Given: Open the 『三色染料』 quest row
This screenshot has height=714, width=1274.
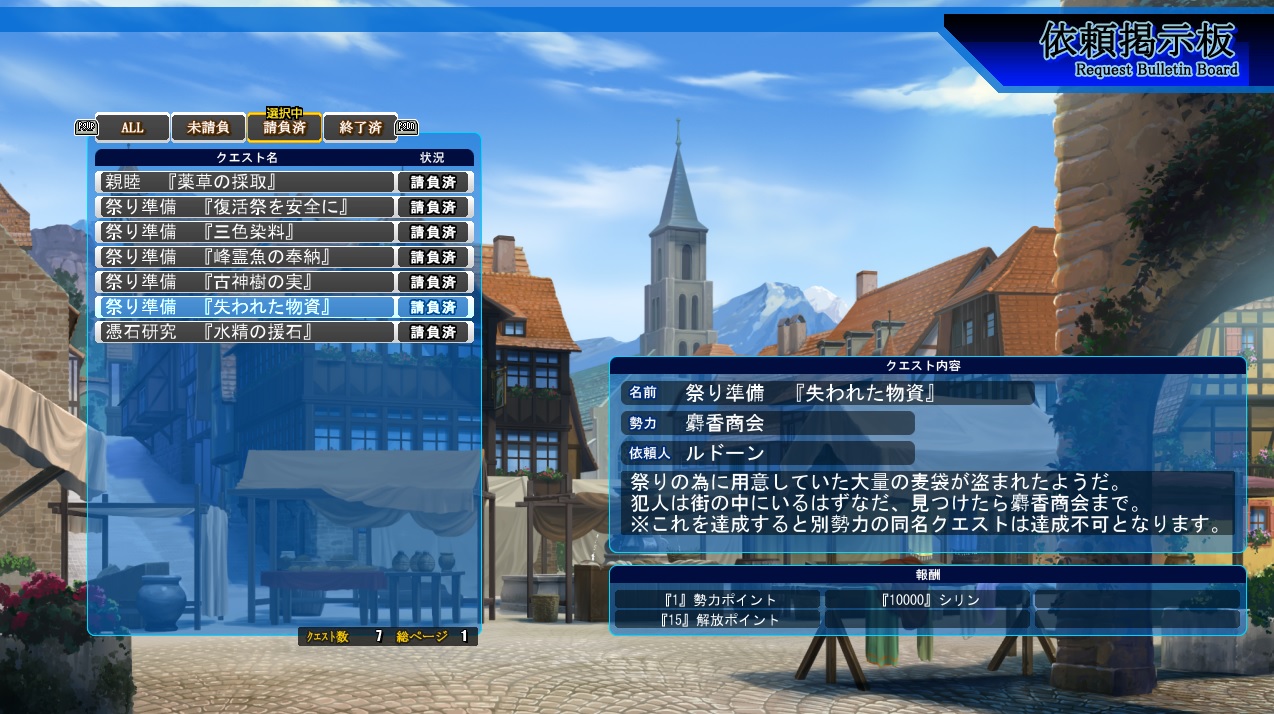Looking at the screenshot, I should tap(246, 232).
